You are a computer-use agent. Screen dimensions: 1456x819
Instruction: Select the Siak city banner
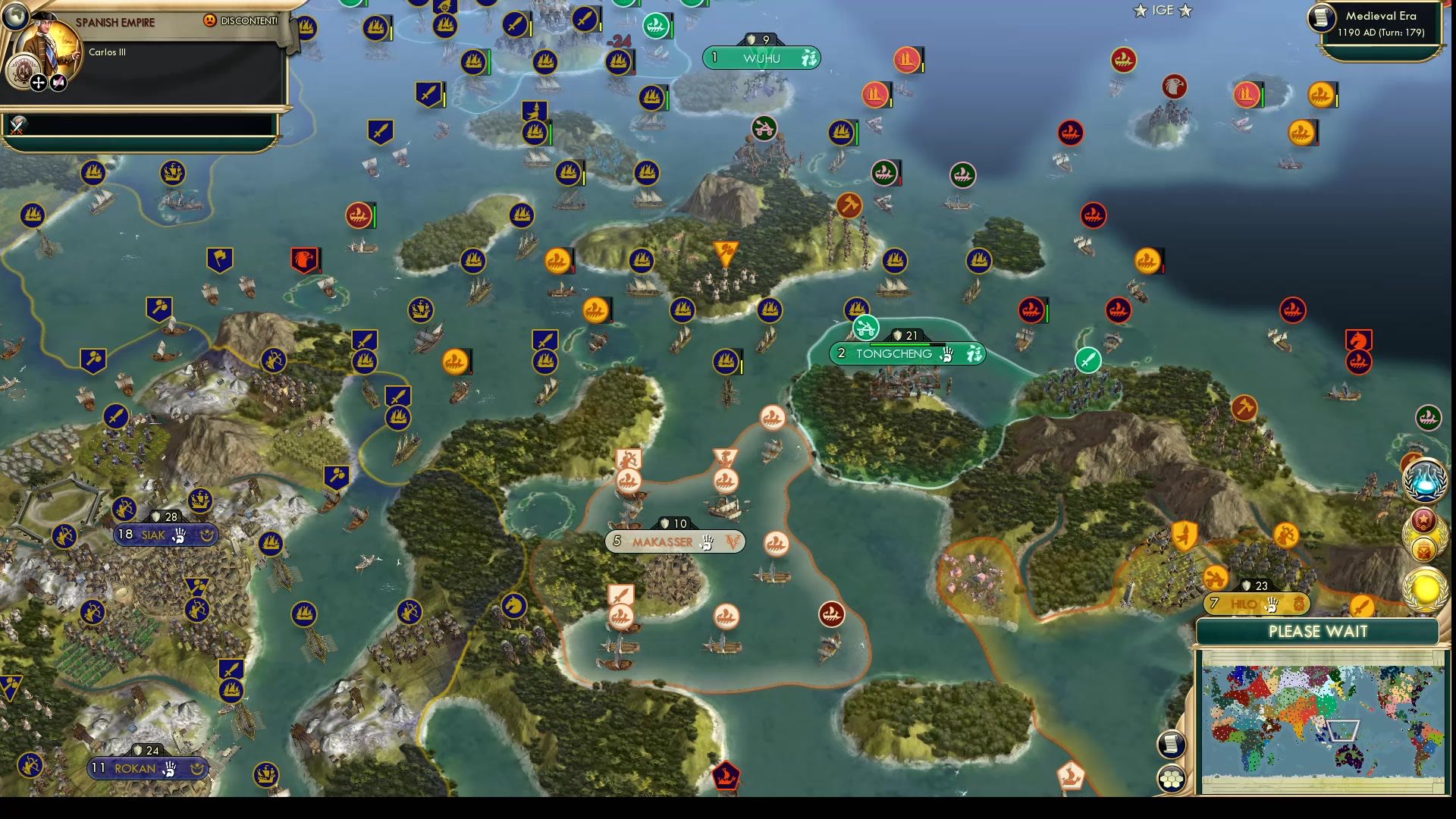click(x=165, y=534)
